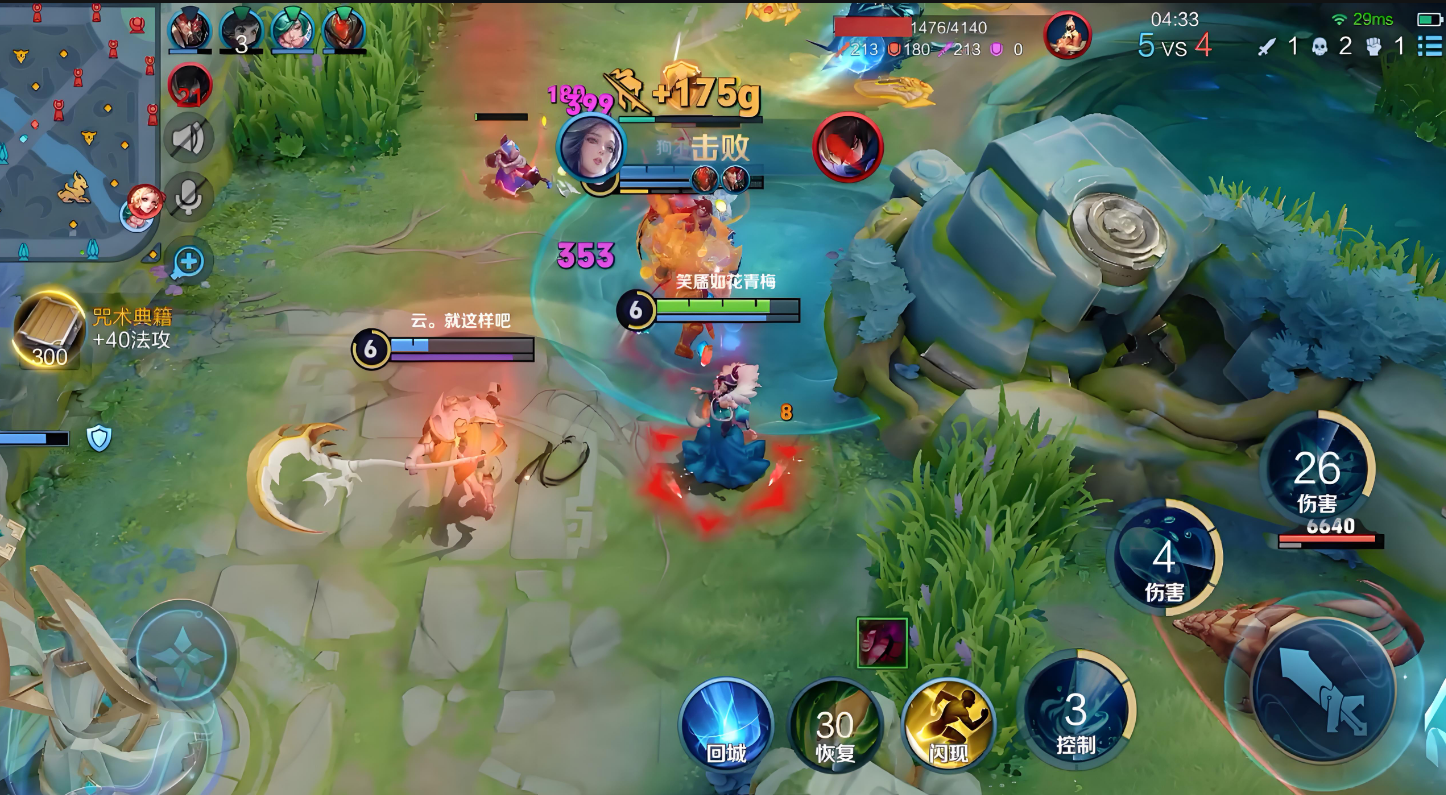Toggle the microphone button
Image resolution: width=1446 pixels, height=795 pixels.
coord(189,197)
